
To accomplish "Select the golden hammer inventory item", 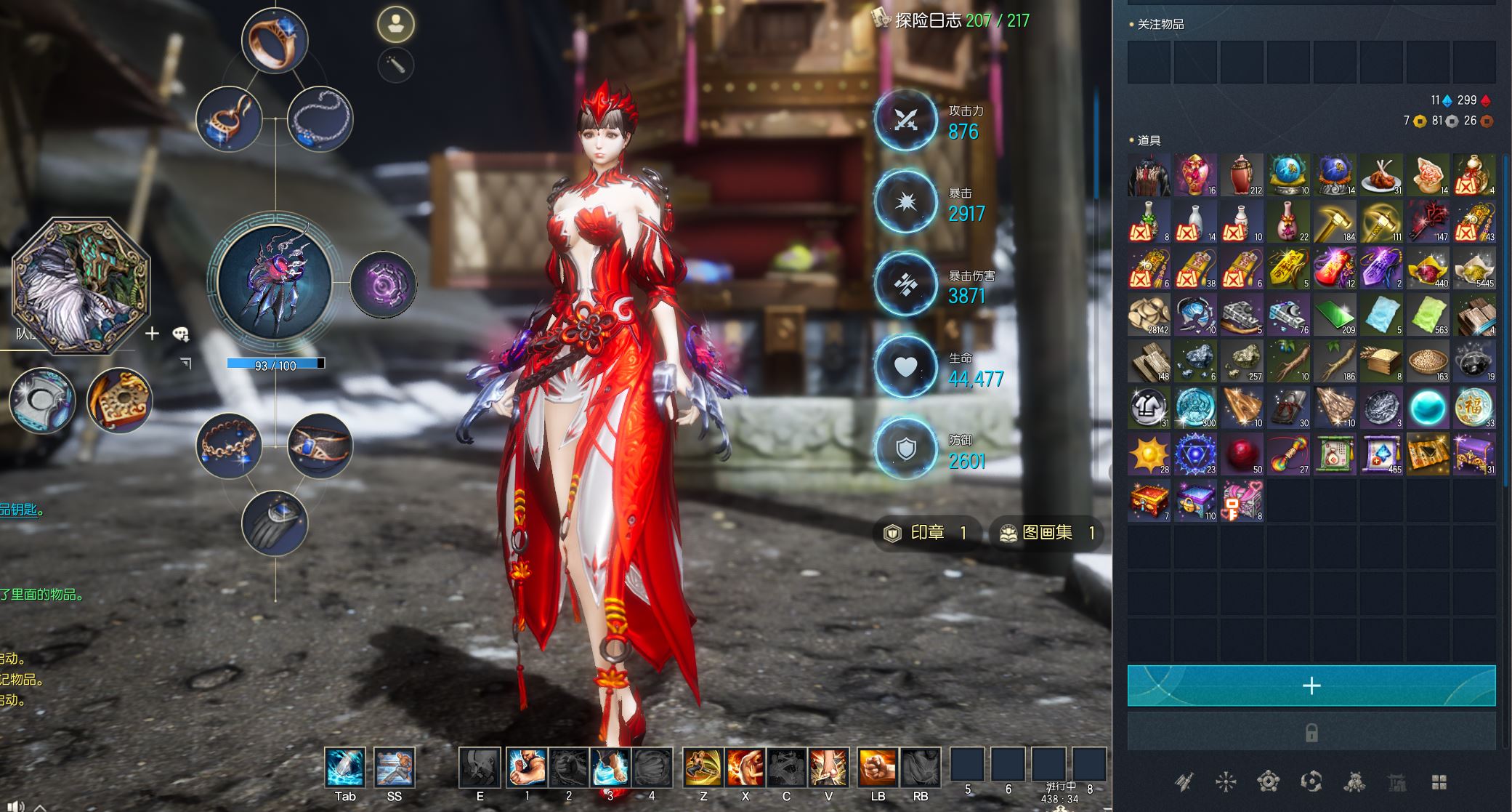I will [1335, 222].
